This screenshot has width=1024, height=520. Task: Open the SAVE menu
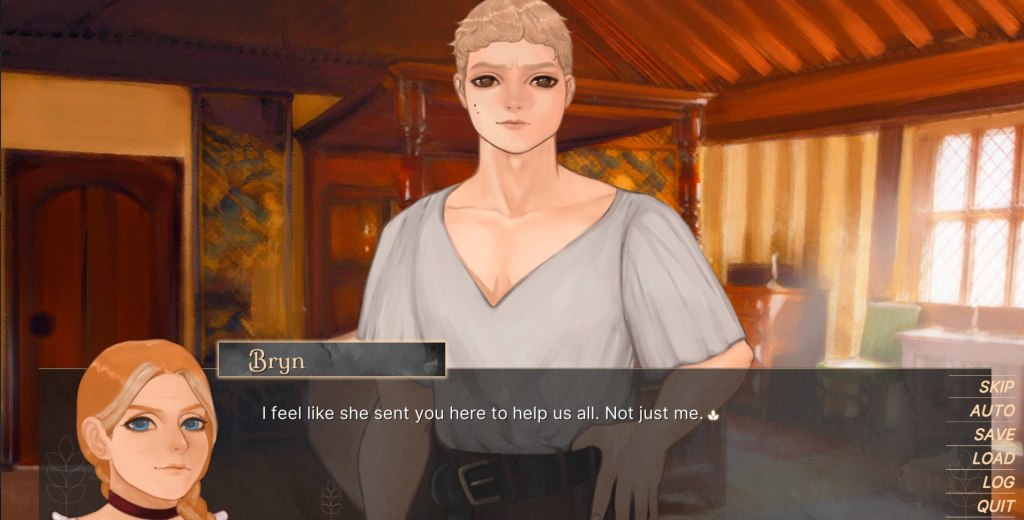(x=994, y=435)
